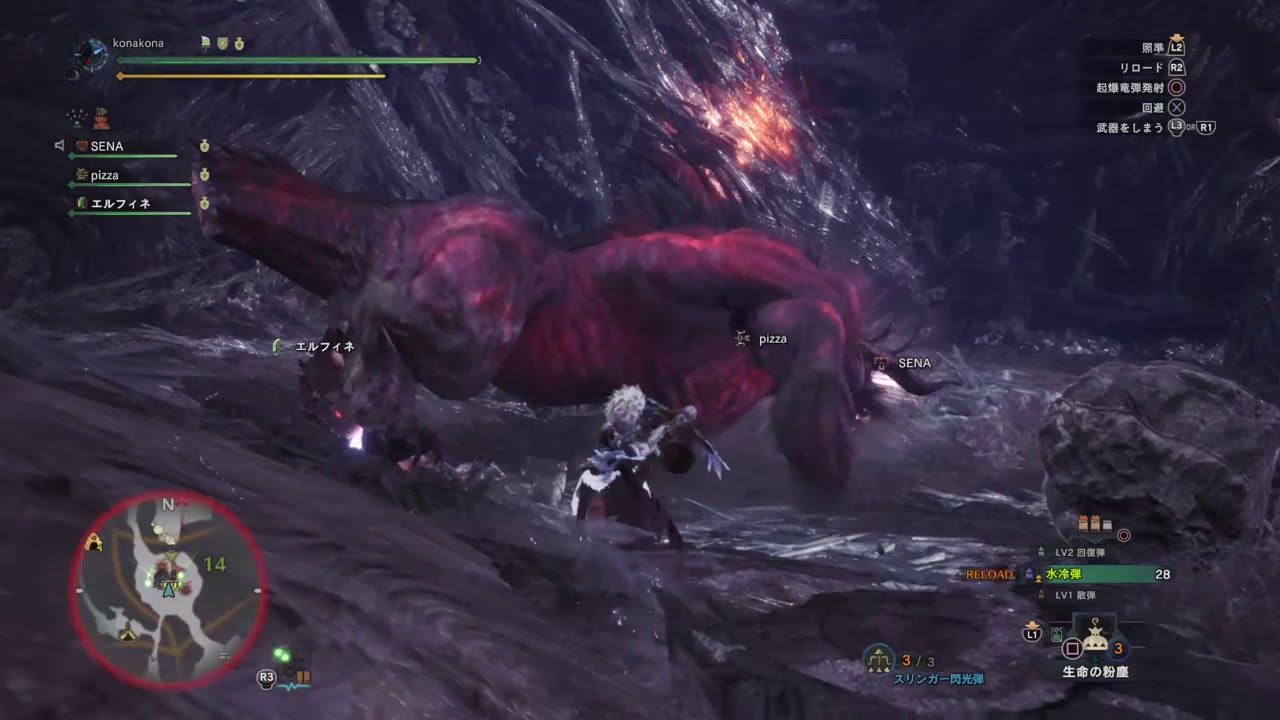Switch to LV1 散弾 ammo
This screenshot has width=1280, height=720.
[1075, 595]
